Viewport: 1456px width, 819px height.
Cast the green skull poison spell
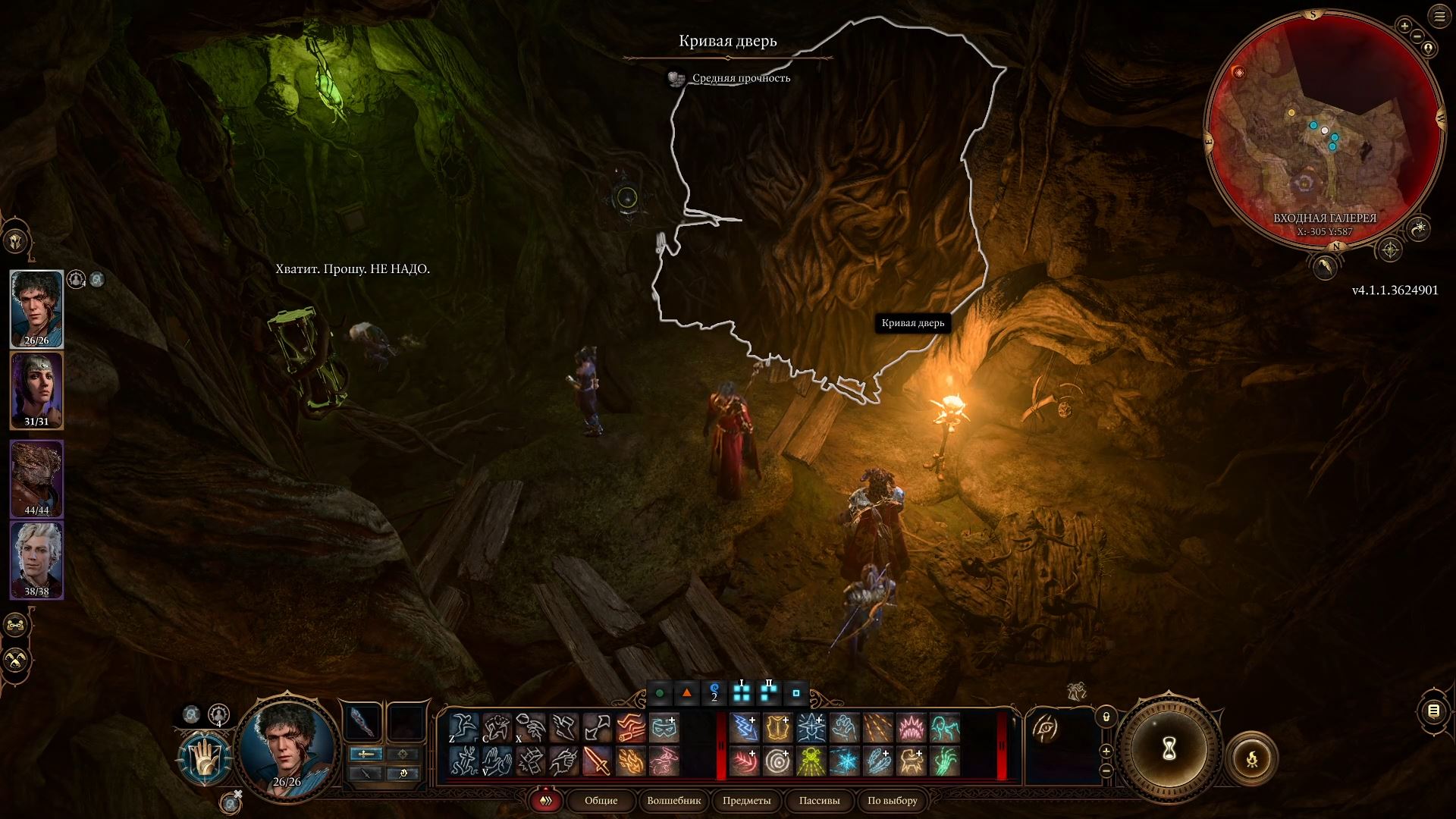point(811,761)
